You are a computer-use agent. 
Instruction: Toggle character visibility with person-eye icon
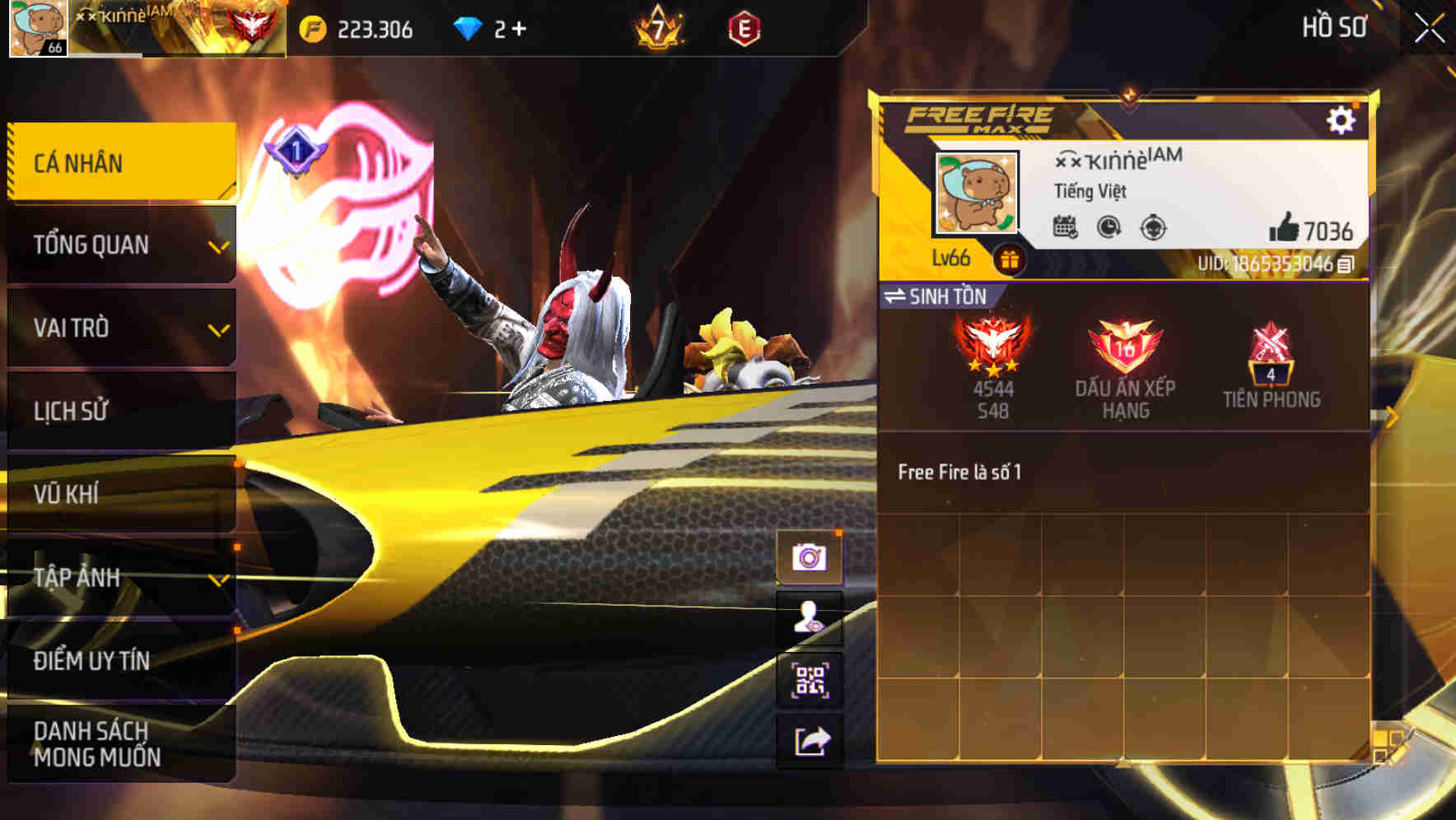coord(811,618)
